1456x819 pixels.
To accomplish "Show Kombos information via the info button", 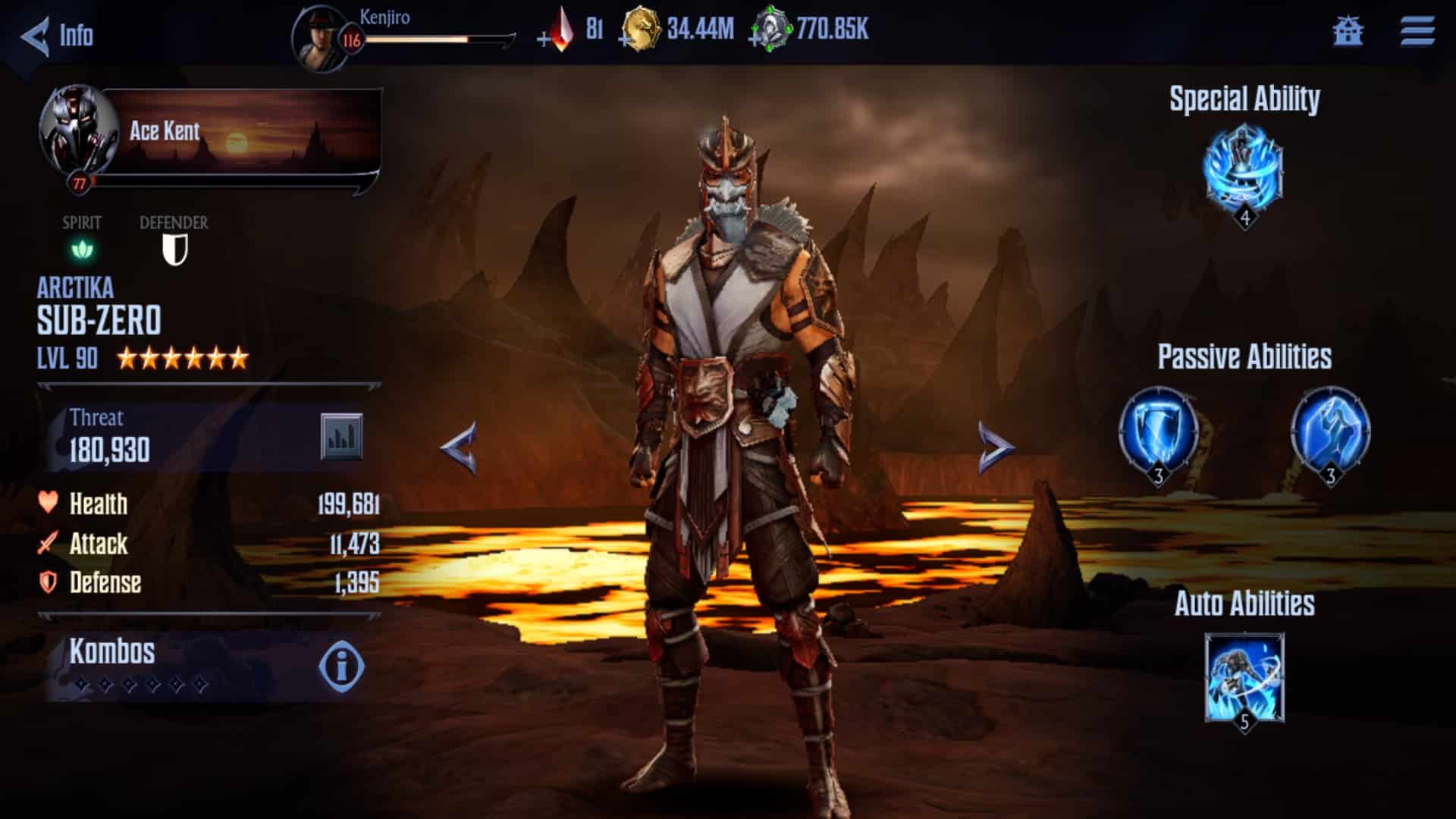I will click(x=343, y=667).
